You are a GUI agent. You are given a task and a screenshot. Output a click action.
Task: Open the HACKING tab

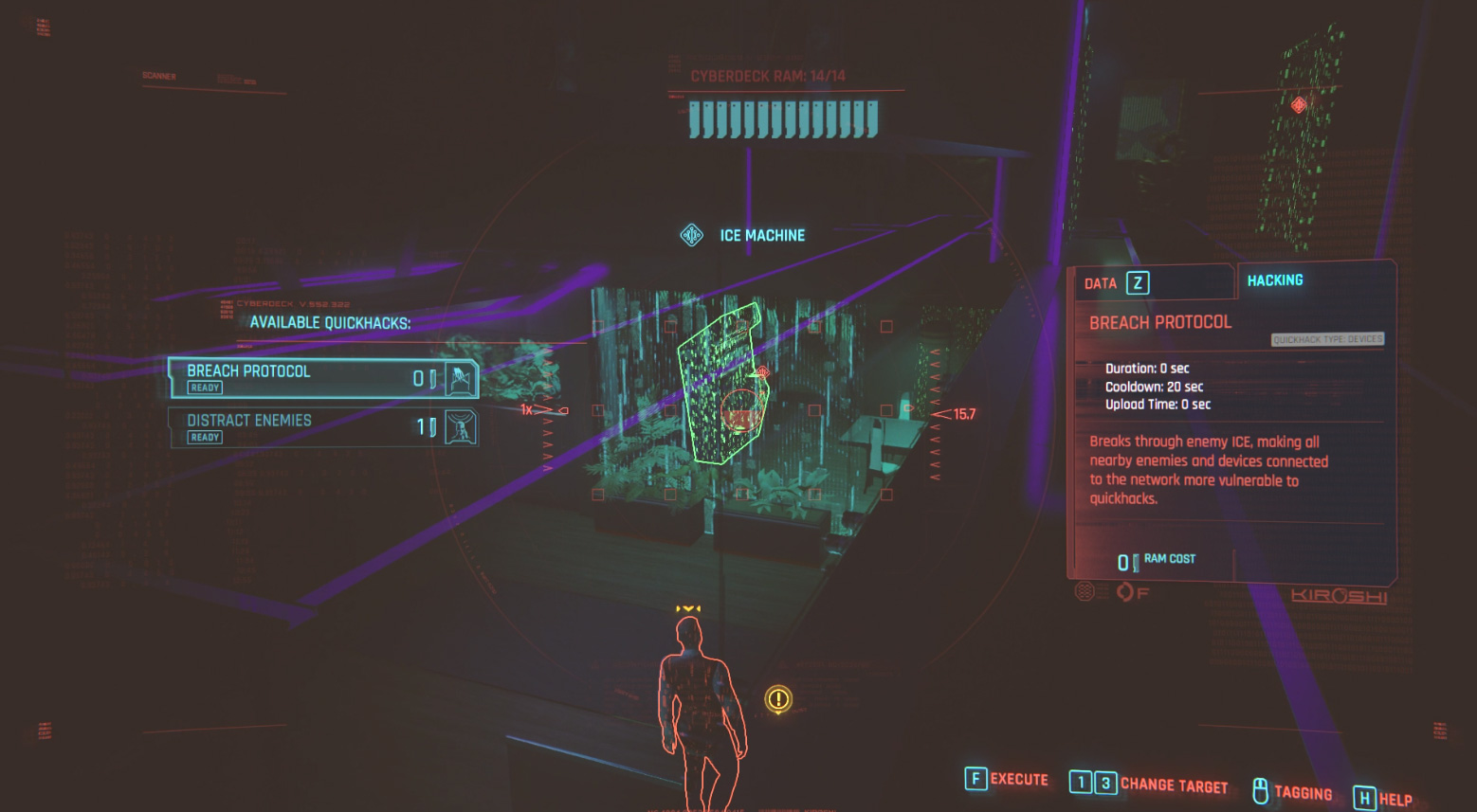tap(1275, 280)
